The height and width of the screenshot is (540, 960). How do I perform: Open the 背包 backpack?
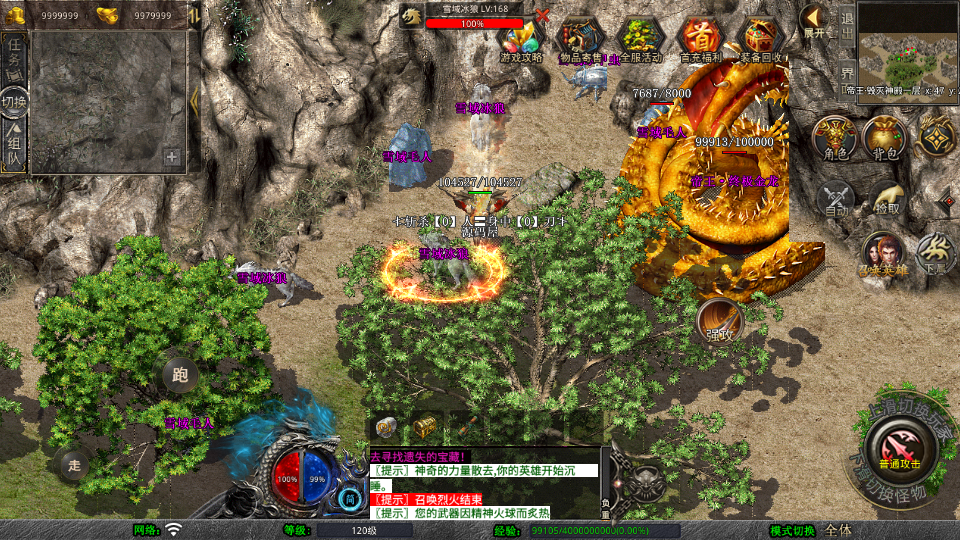coord(884,137)
